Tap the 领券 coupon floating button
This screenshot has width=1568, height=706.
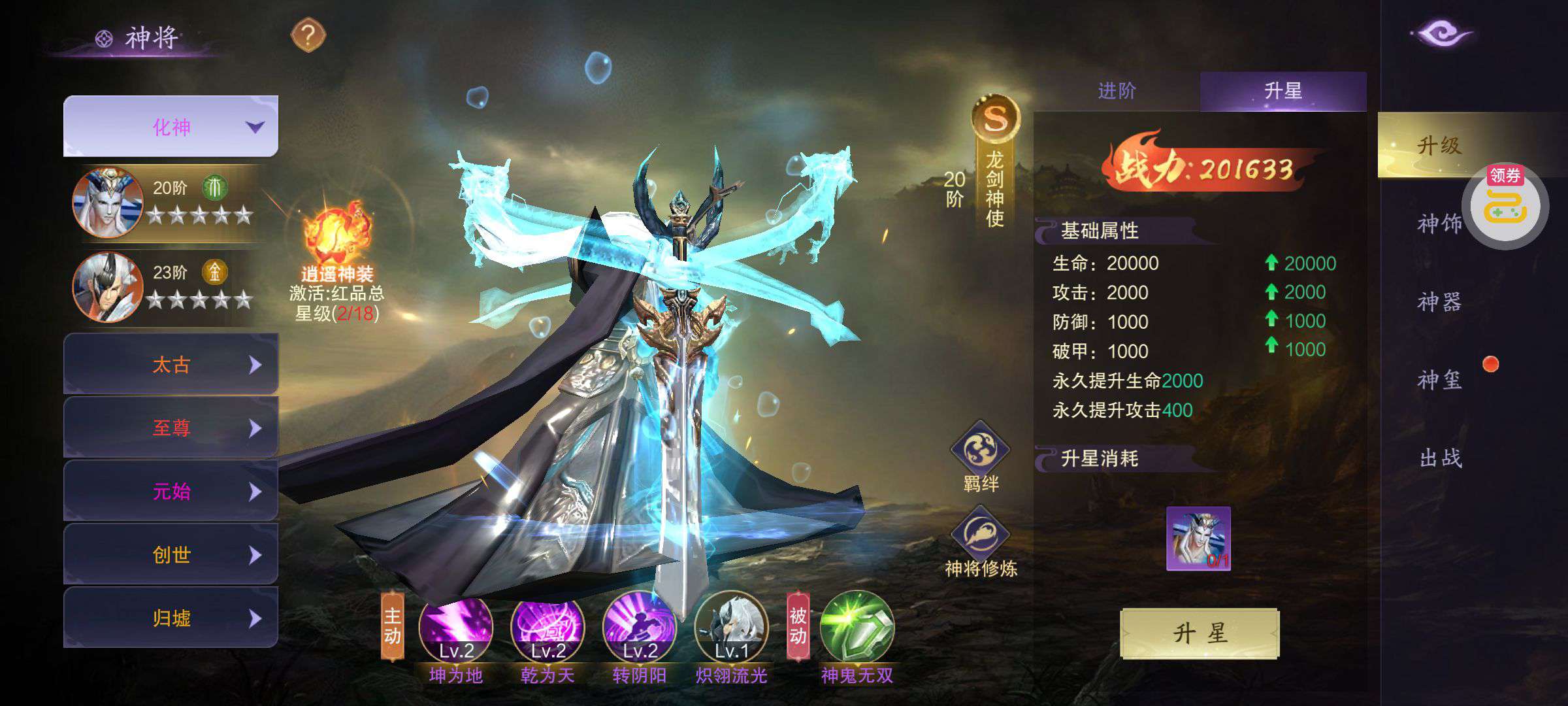1505,206
